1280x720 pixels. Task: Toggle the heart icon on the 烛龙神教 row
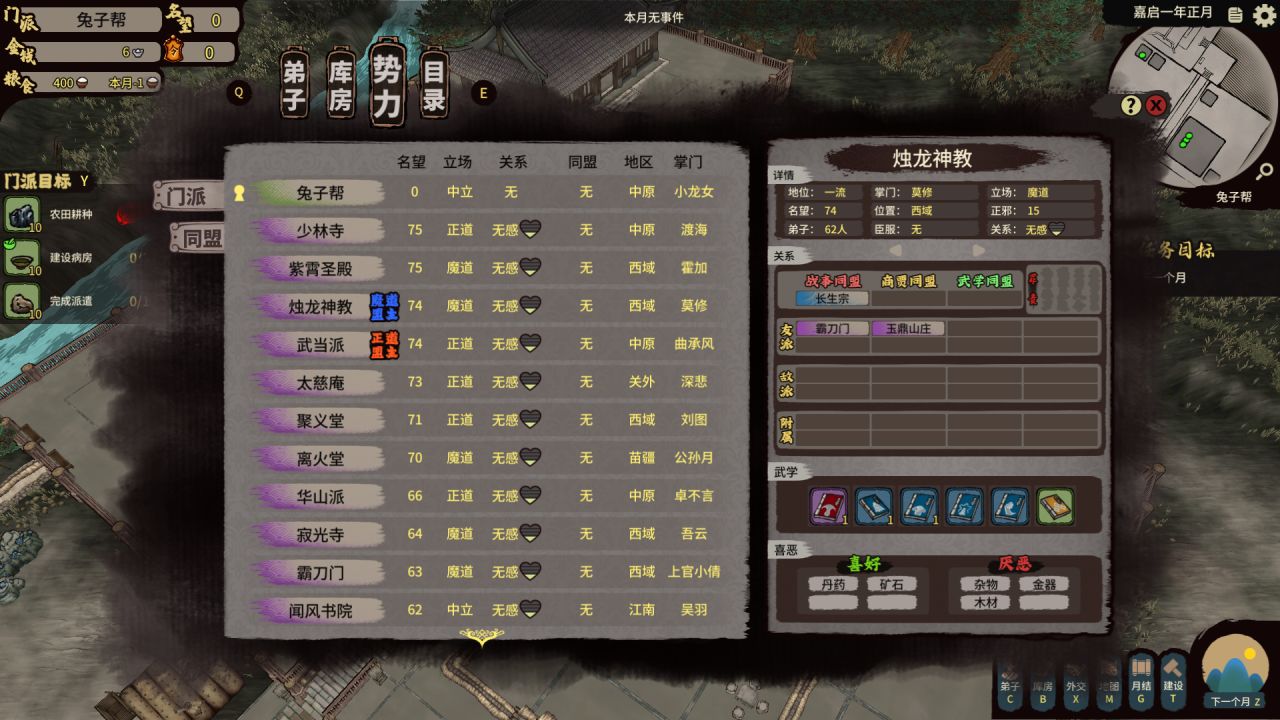(530, 305)
